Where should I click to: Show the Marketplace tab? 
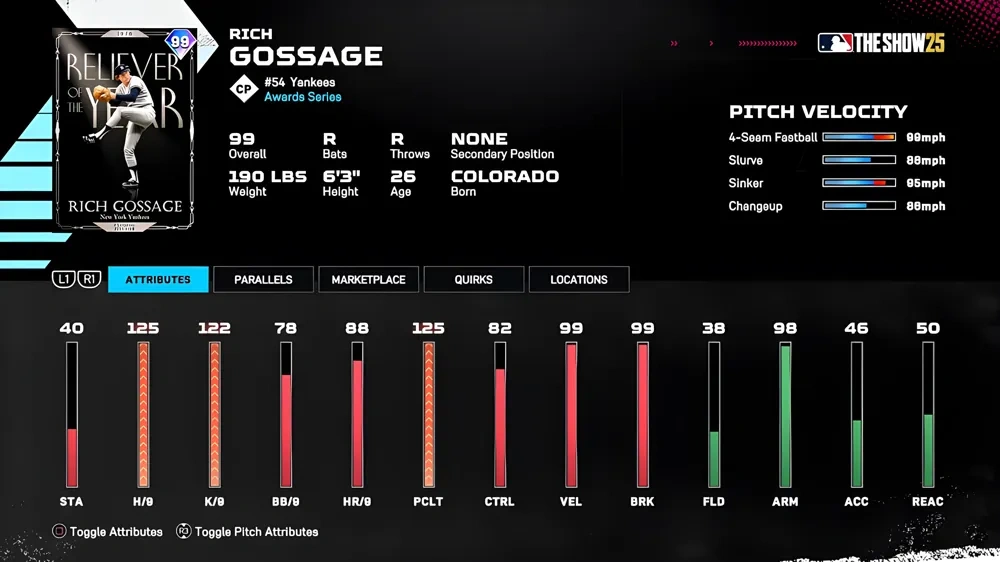pyautogui.click(x=368, y=279)
